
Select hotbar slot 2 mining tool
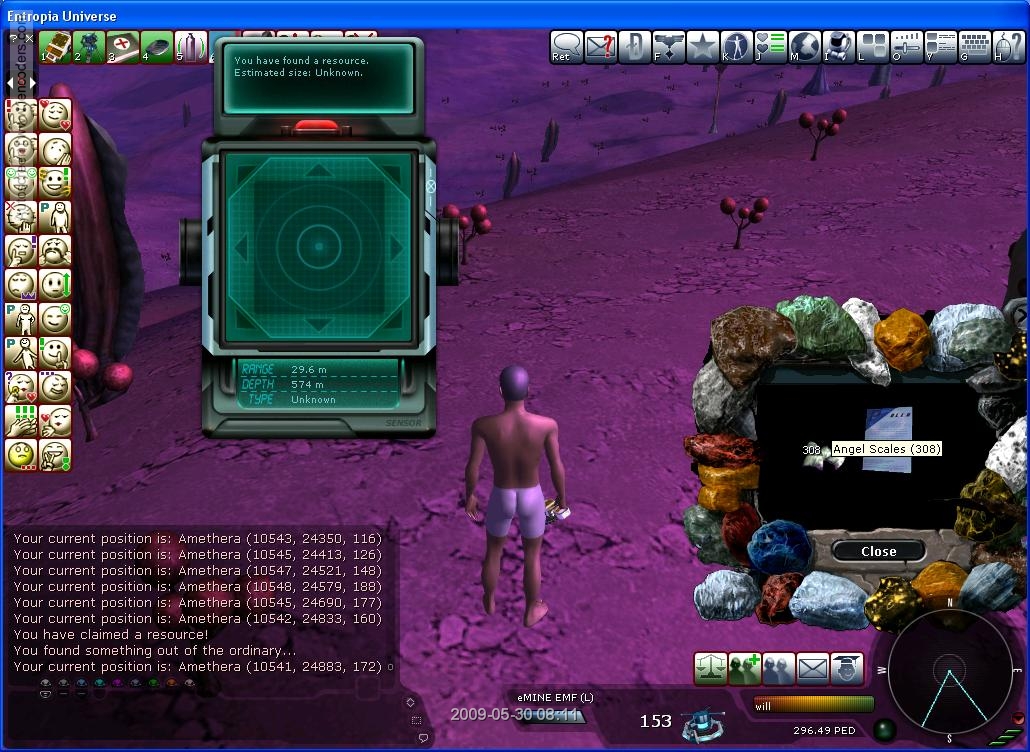[x=89, y=46]
